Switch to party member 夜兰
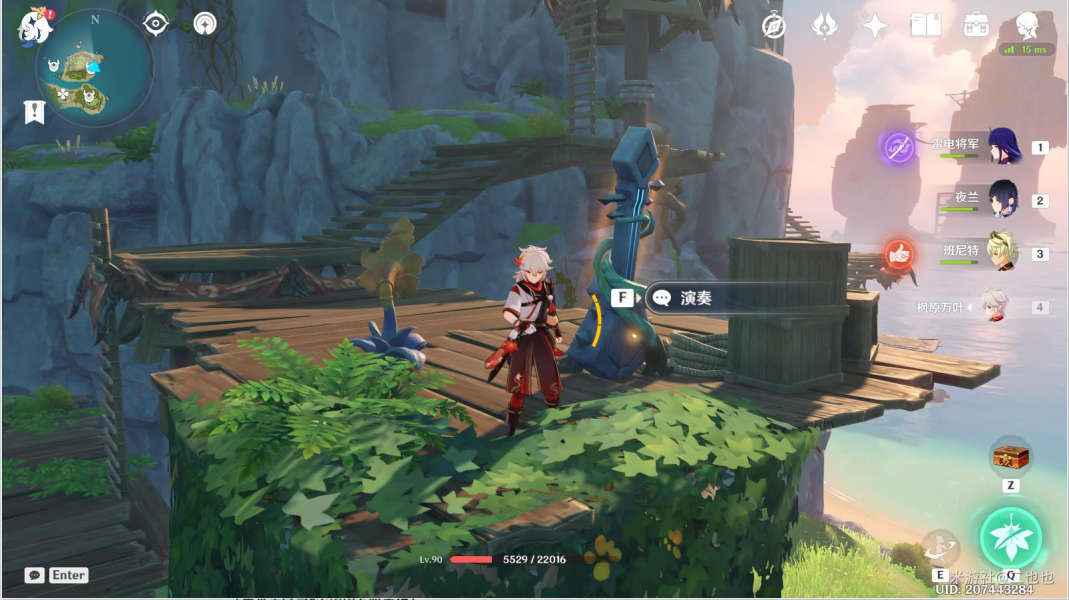Image resolution: width=1069 pixels, height=600 pixels. [1002, 199]
